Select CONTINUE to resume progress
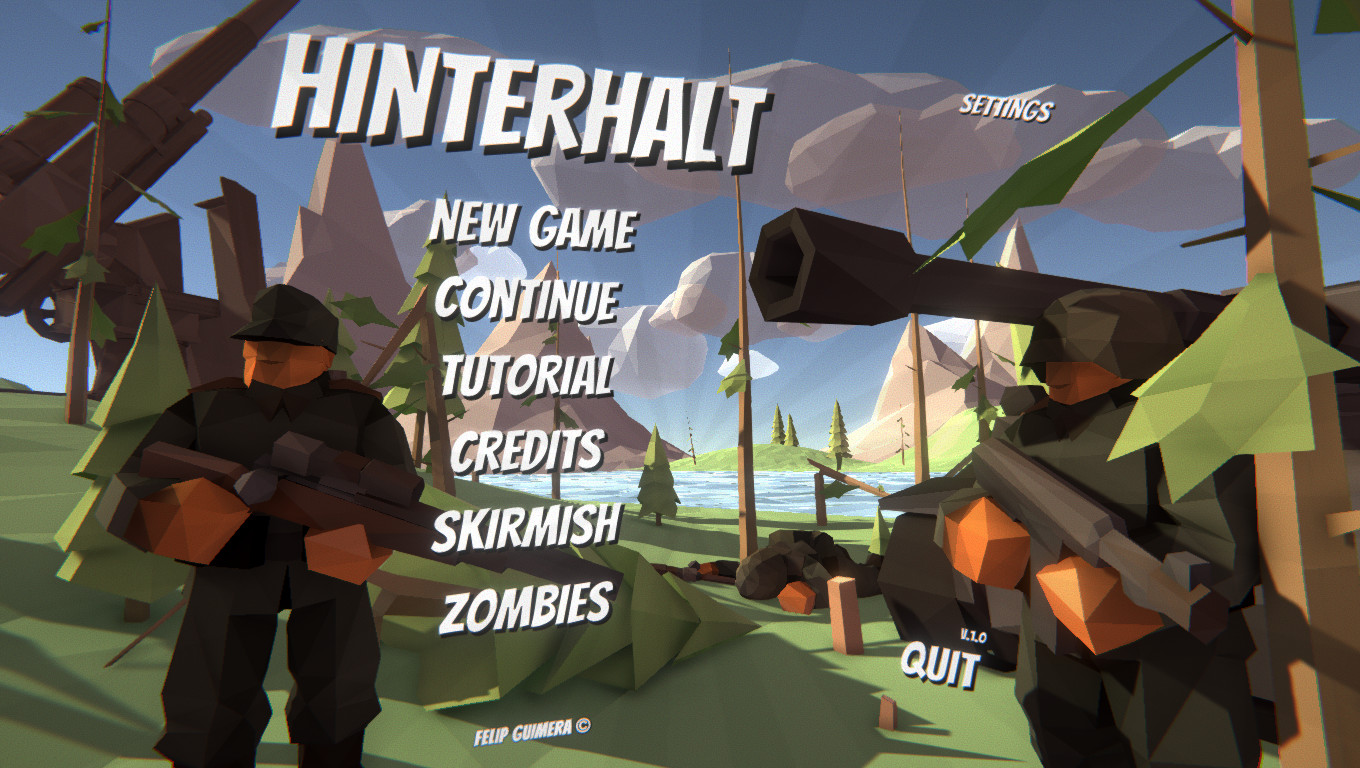The width and height of the screenshot is (1360, 768). pos(529,299)
